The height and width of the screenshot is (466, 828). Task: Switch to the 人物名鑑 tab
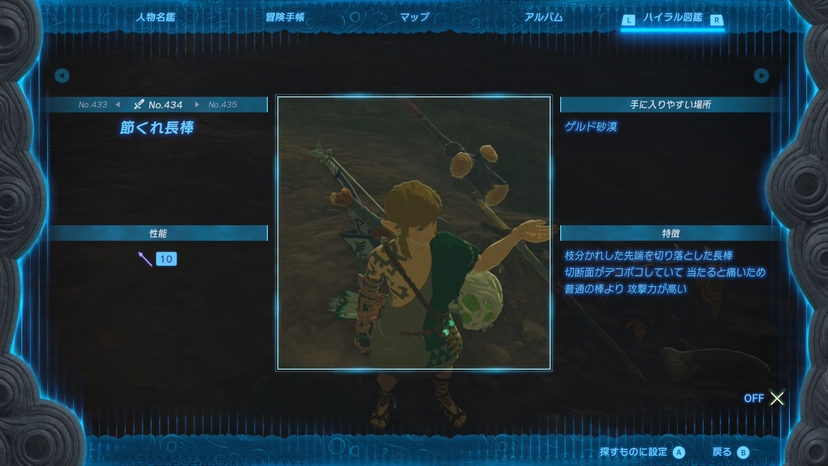coord(154,17)
